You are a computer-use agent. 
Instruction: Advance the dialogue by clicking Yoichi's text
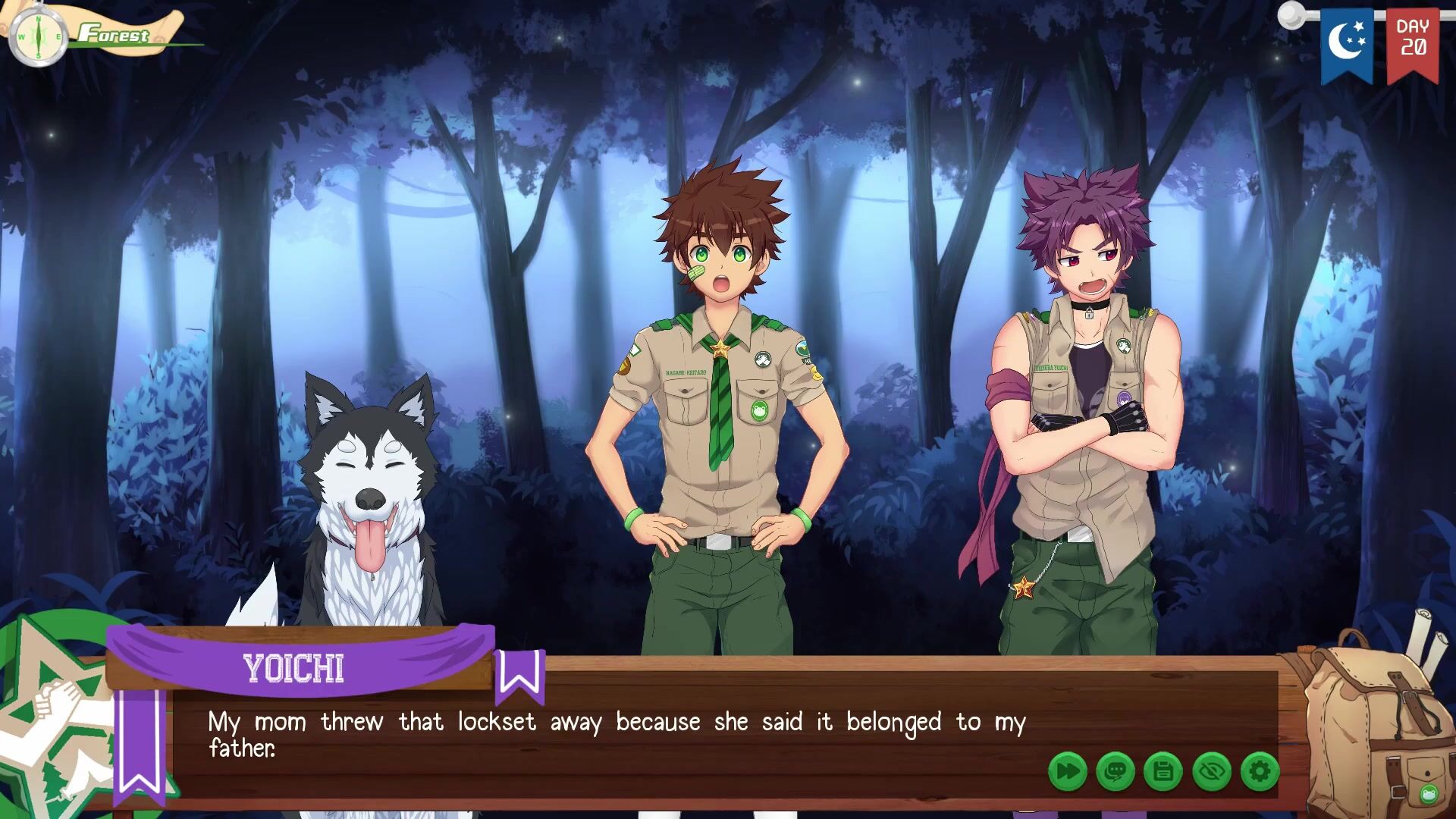click(616, 734)
